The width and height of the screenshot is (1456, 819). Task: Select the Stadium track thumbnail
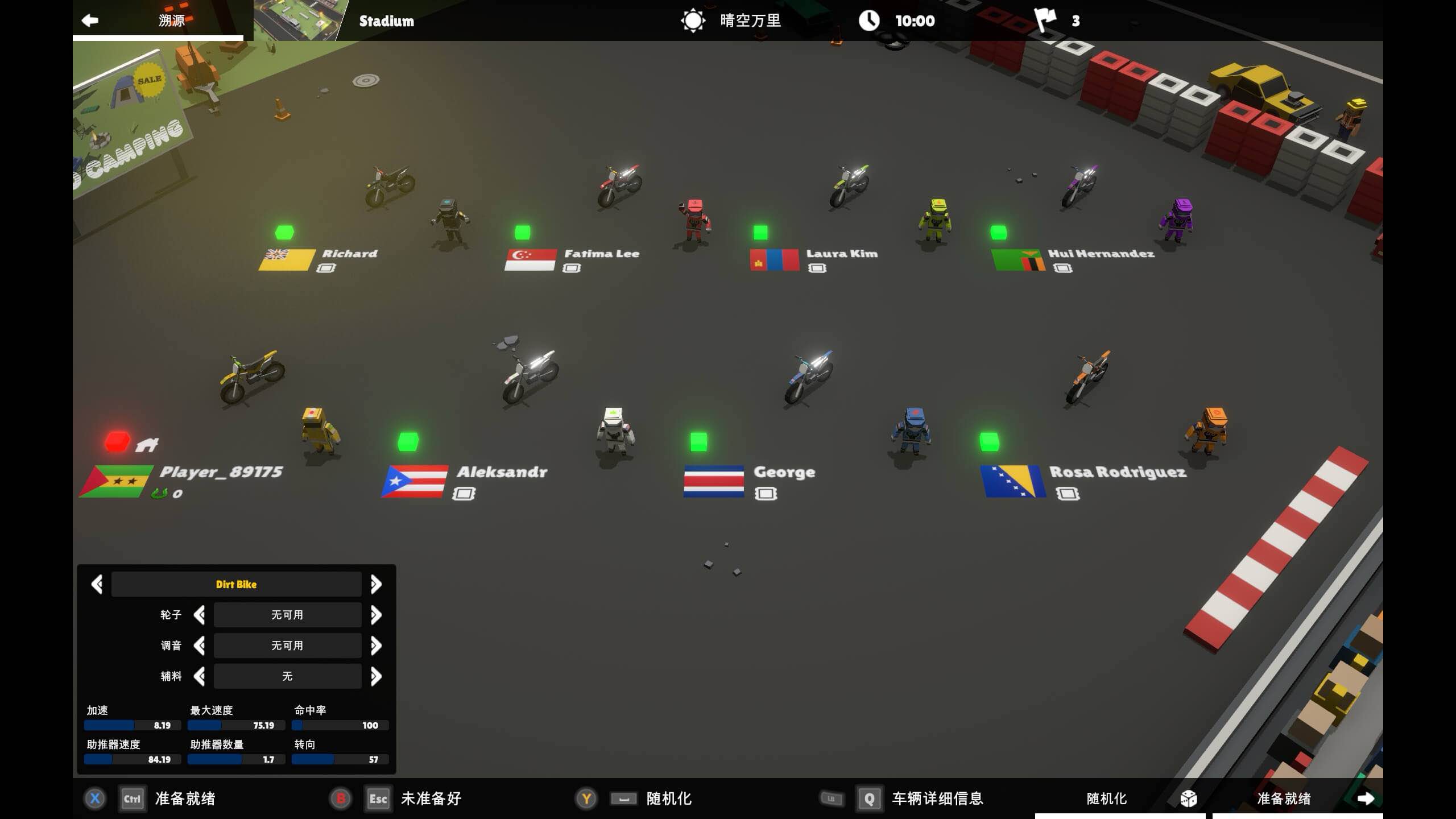coord(299,20)
